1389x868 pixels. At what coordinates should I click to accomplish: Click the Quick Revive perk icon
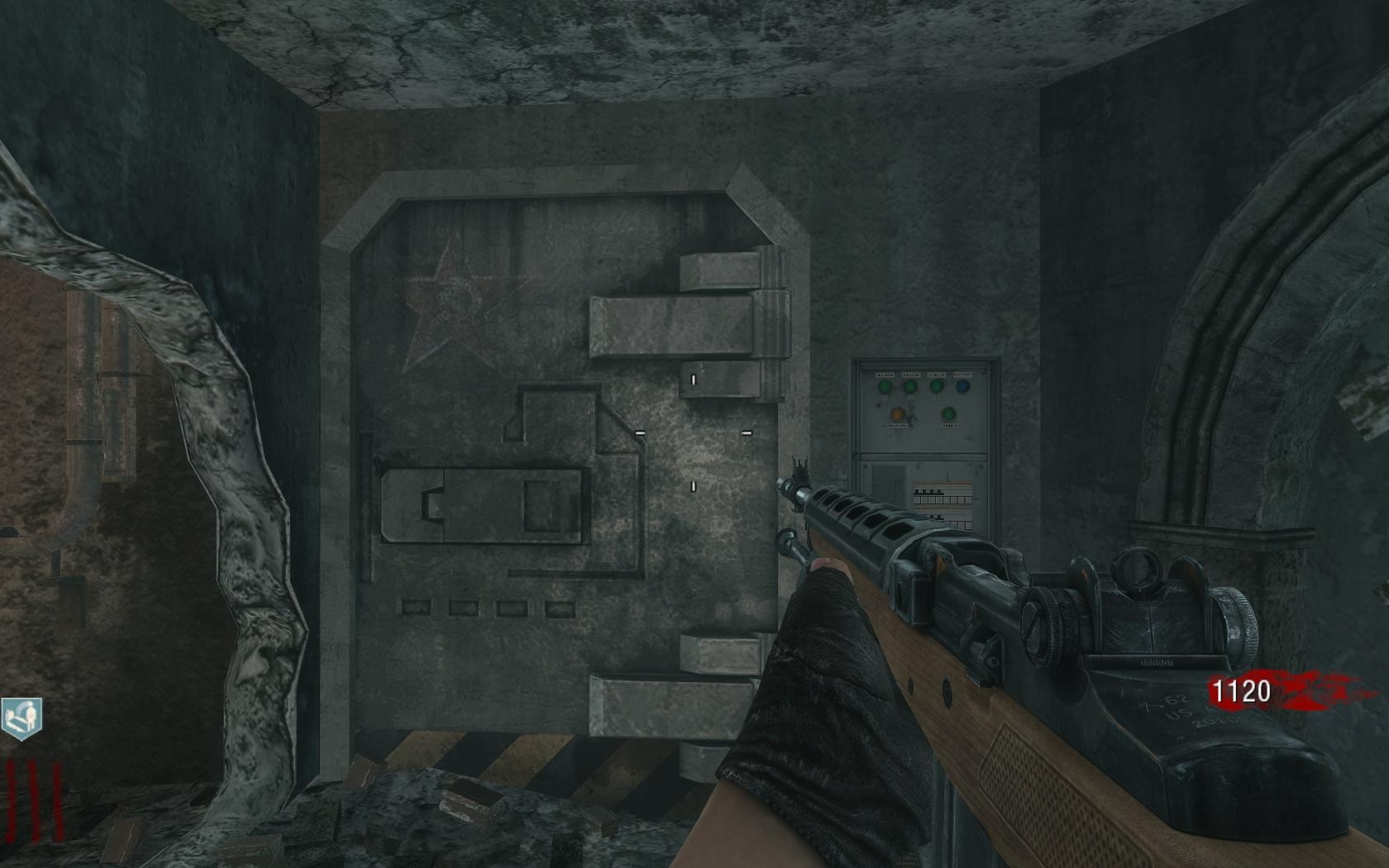pyautogui.click(x=20, y=718)
